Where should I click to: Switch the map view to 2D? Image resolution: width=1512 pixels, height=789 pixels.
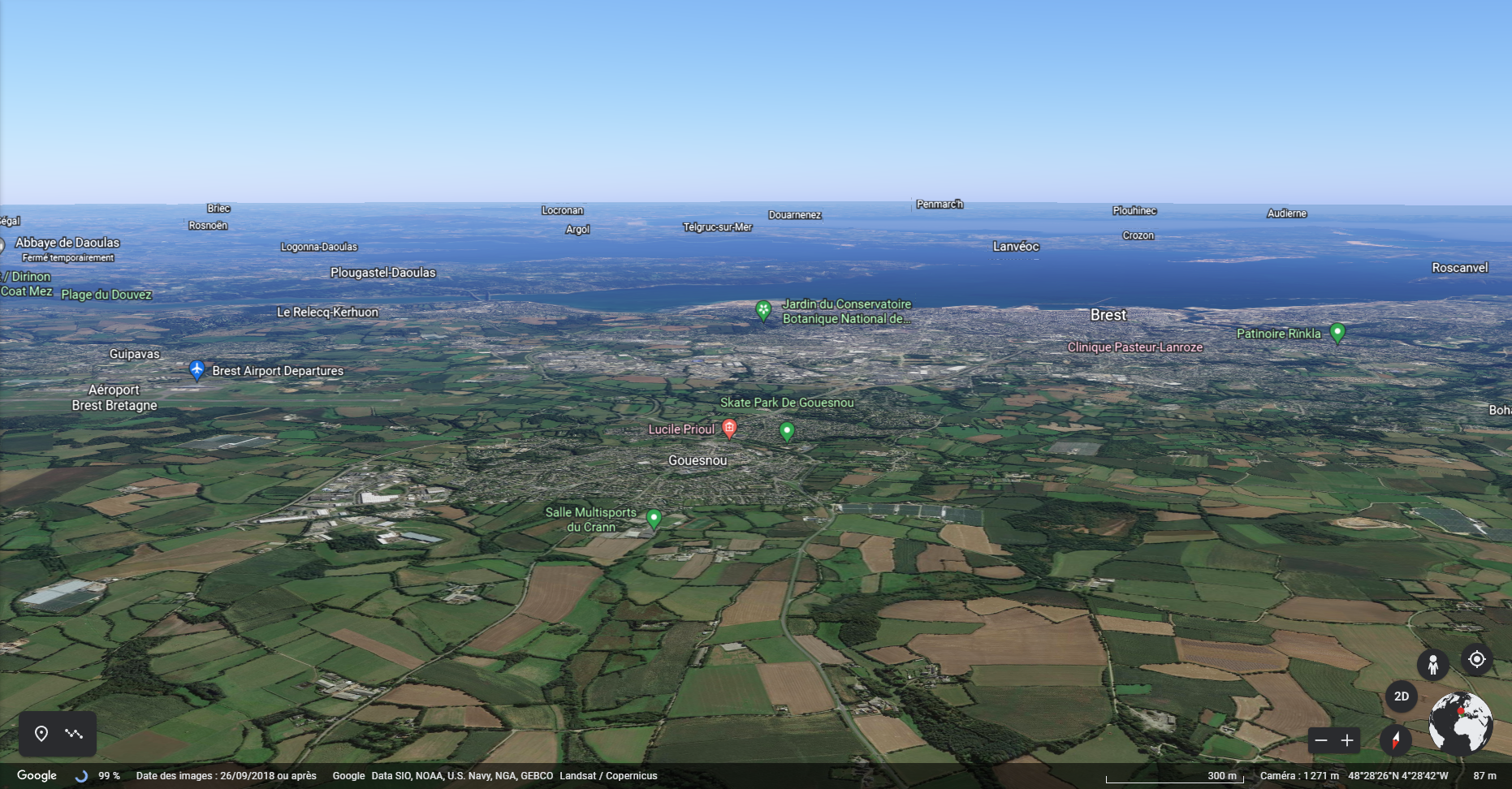(x=1402, y=696)
